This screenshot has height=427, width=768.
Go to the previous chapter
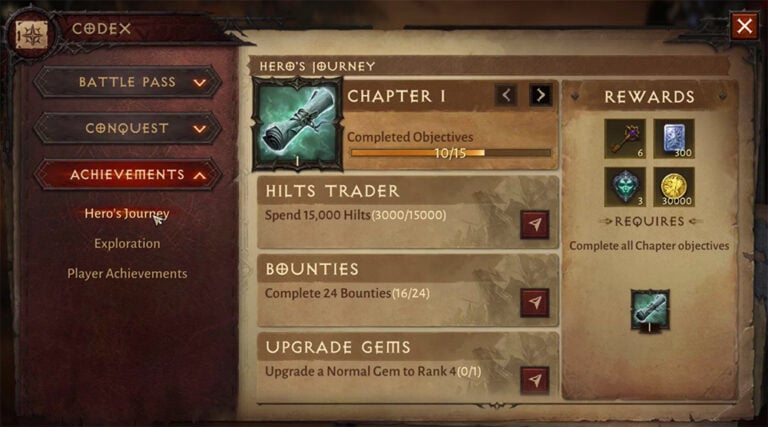coord(507,95)
